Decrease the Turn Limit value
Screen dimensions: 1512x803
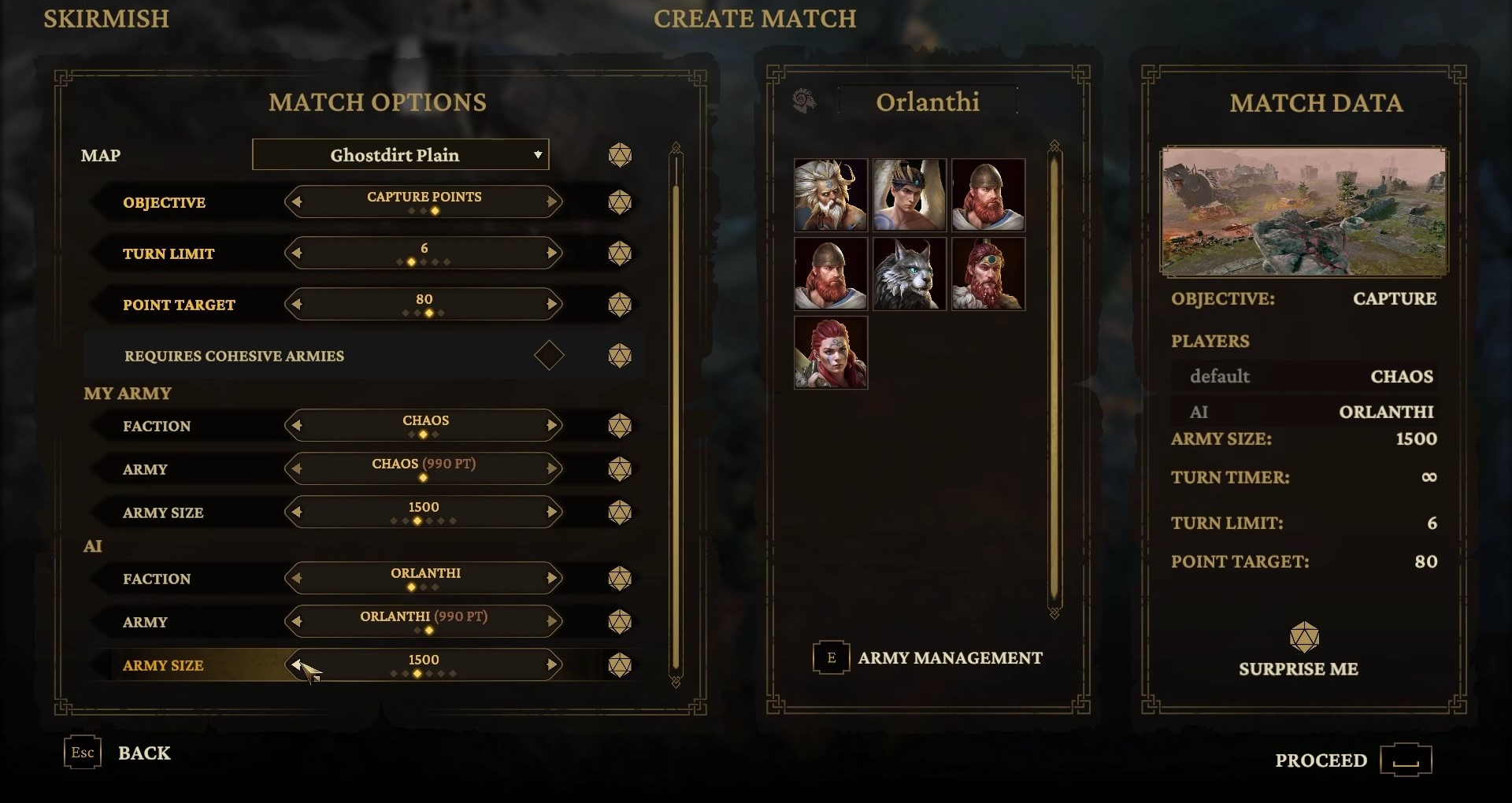[x=296, y=253]
